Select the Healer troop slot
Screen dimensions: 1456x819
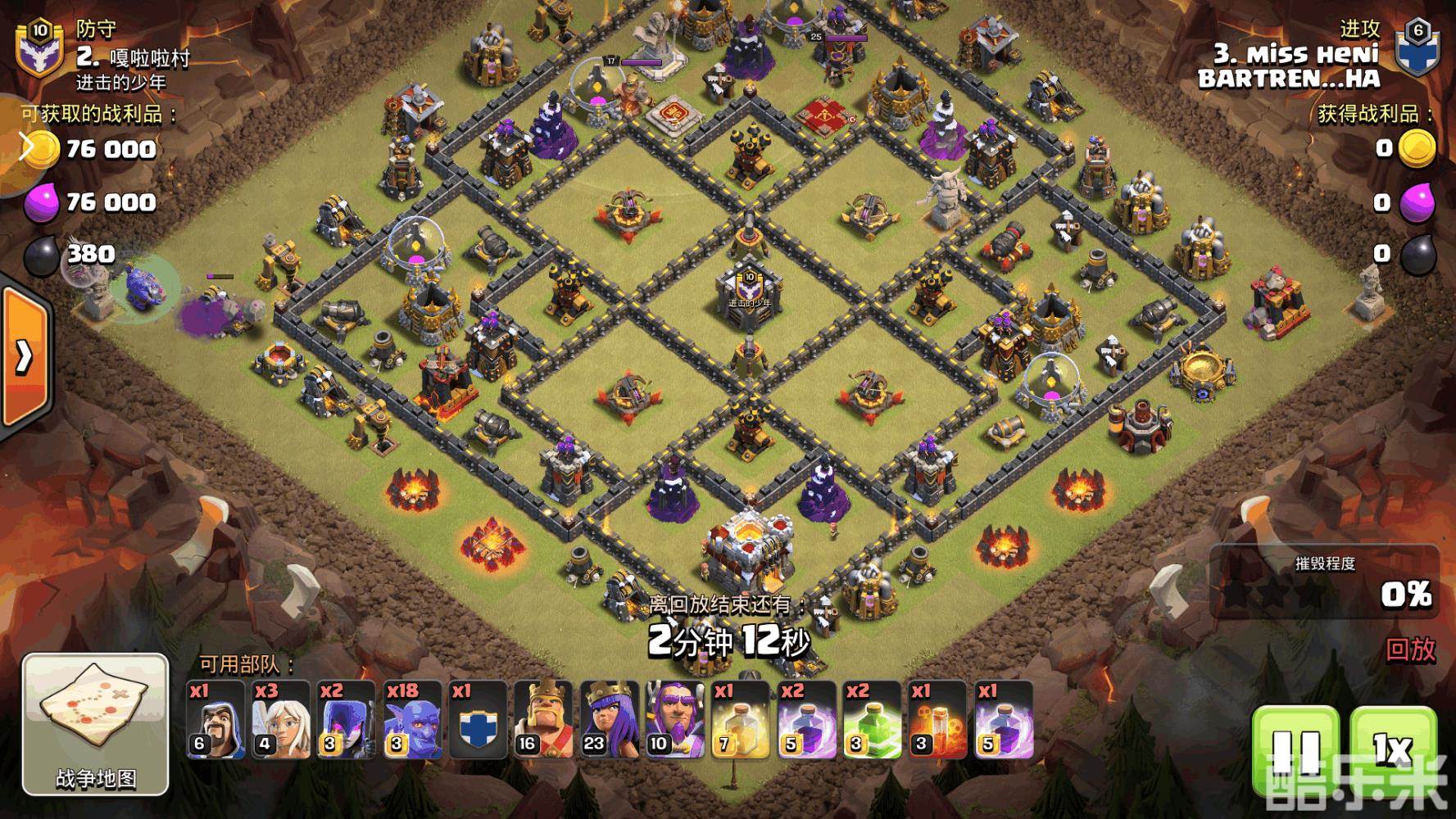(281, 720)
